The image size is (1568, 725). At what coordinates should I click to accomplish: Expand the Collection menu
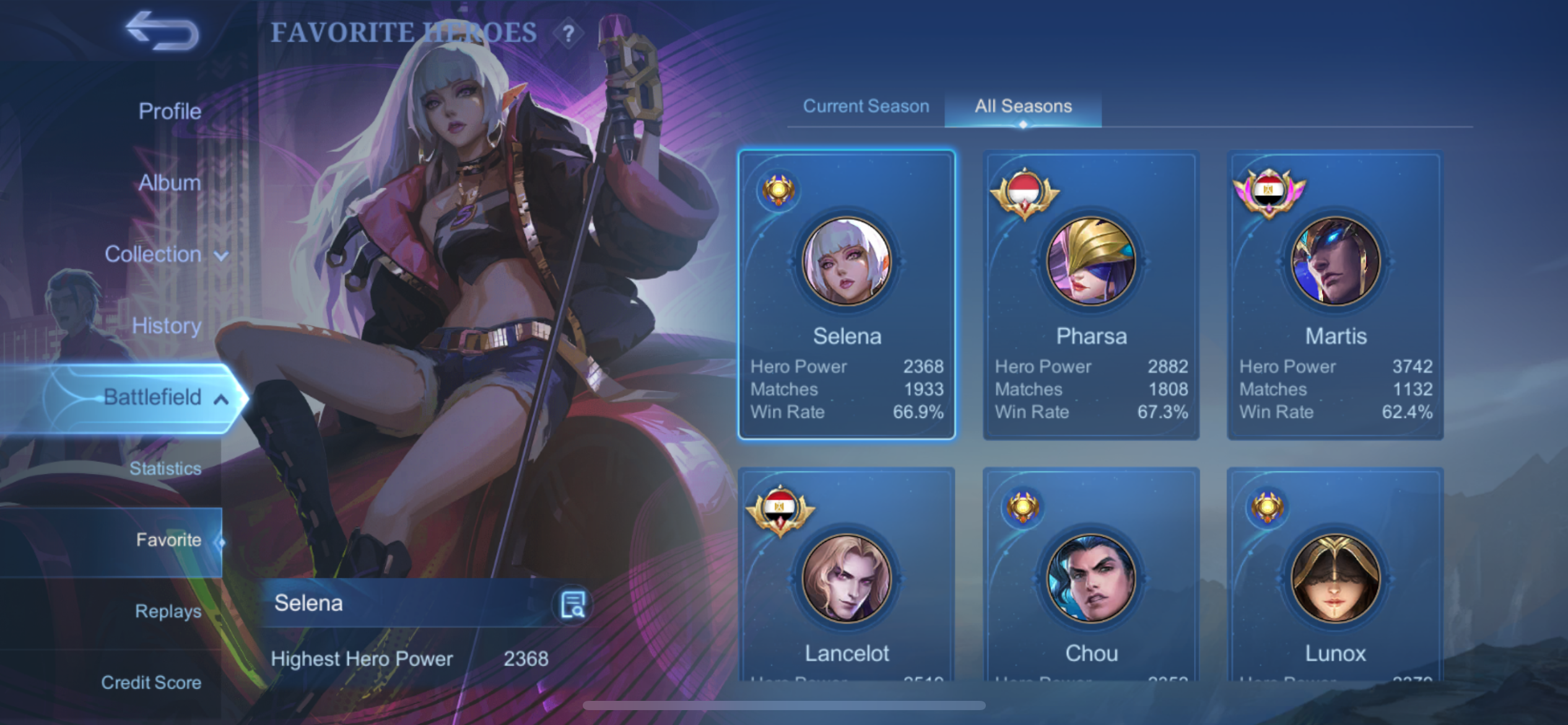pyautogui.click(x=166, y=254)
